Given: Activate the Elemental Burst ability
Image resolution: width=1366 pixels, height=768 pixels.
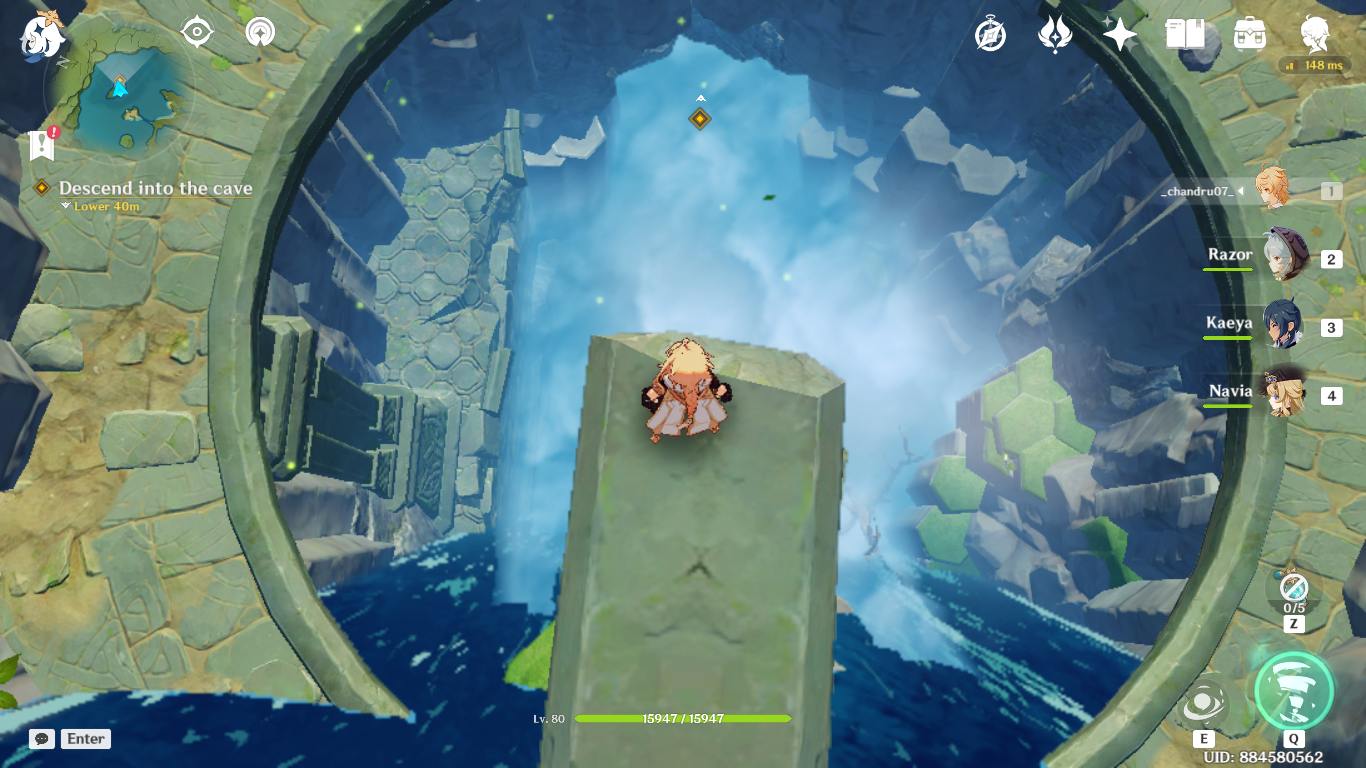Looking at the screenshot, I should 1294,691.
